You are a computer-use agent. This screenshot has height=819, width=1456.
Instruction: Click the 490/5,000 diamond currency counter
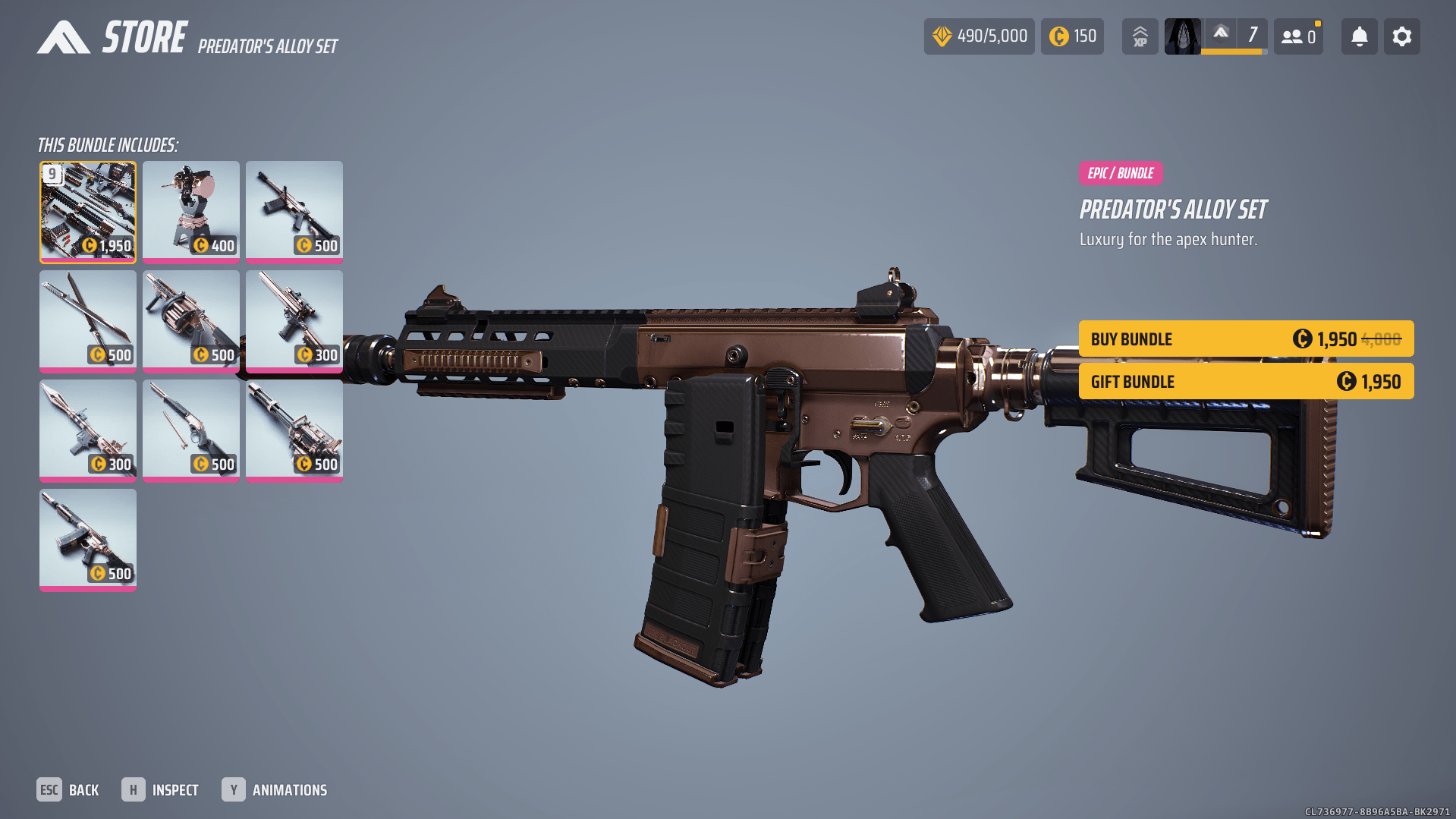(979, 36)
